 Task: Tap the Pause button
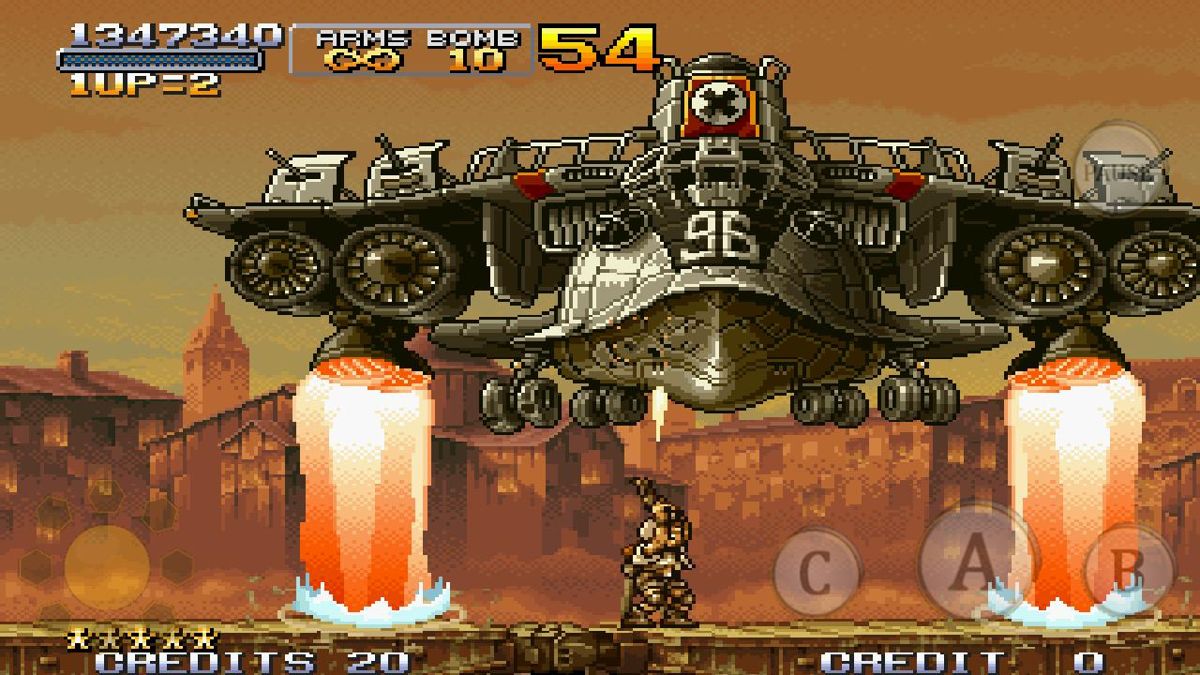pyautogui.click(x=1124, y=168)
